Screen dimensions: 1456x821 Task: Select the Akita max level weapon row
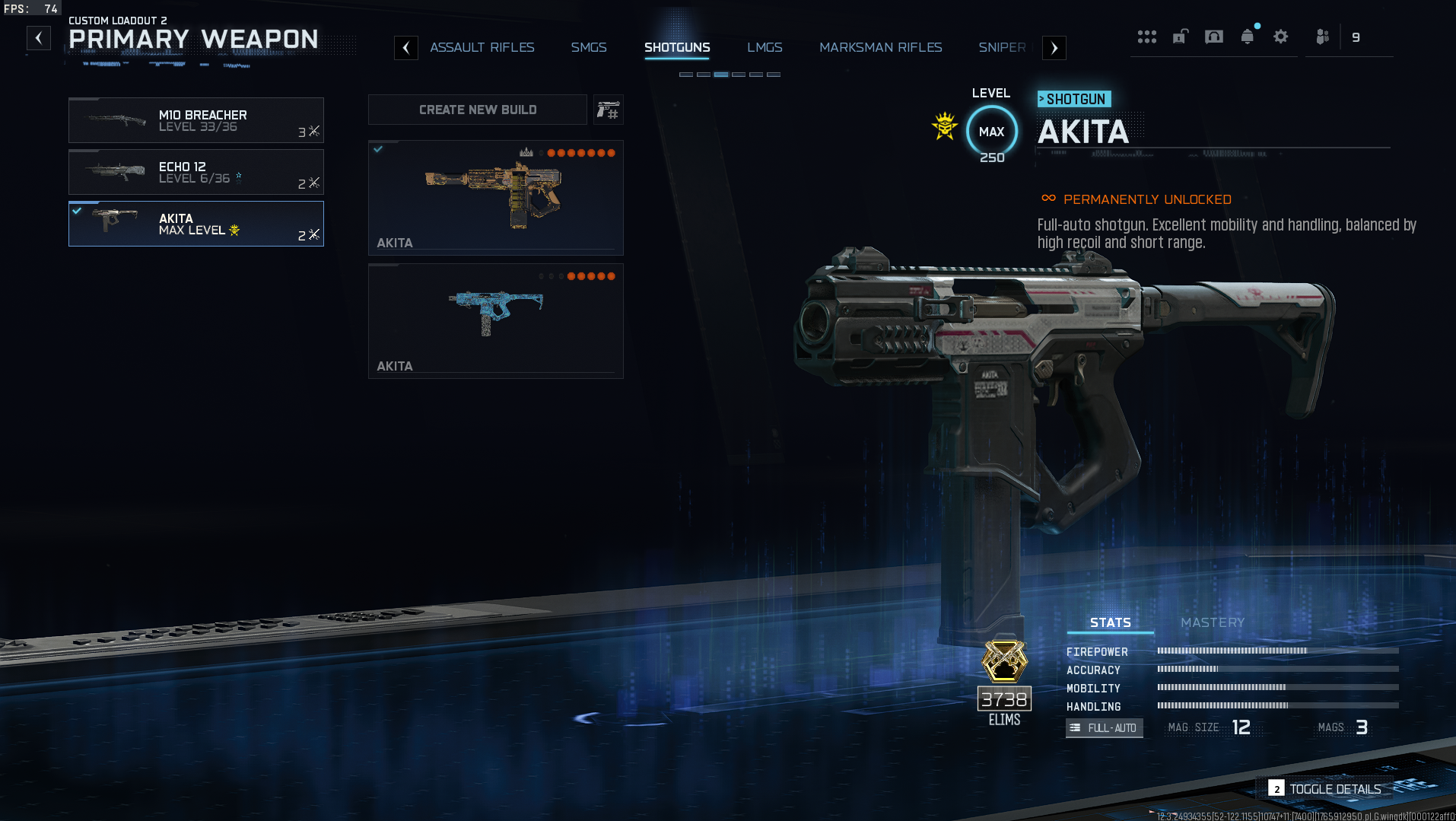point(196,224)
